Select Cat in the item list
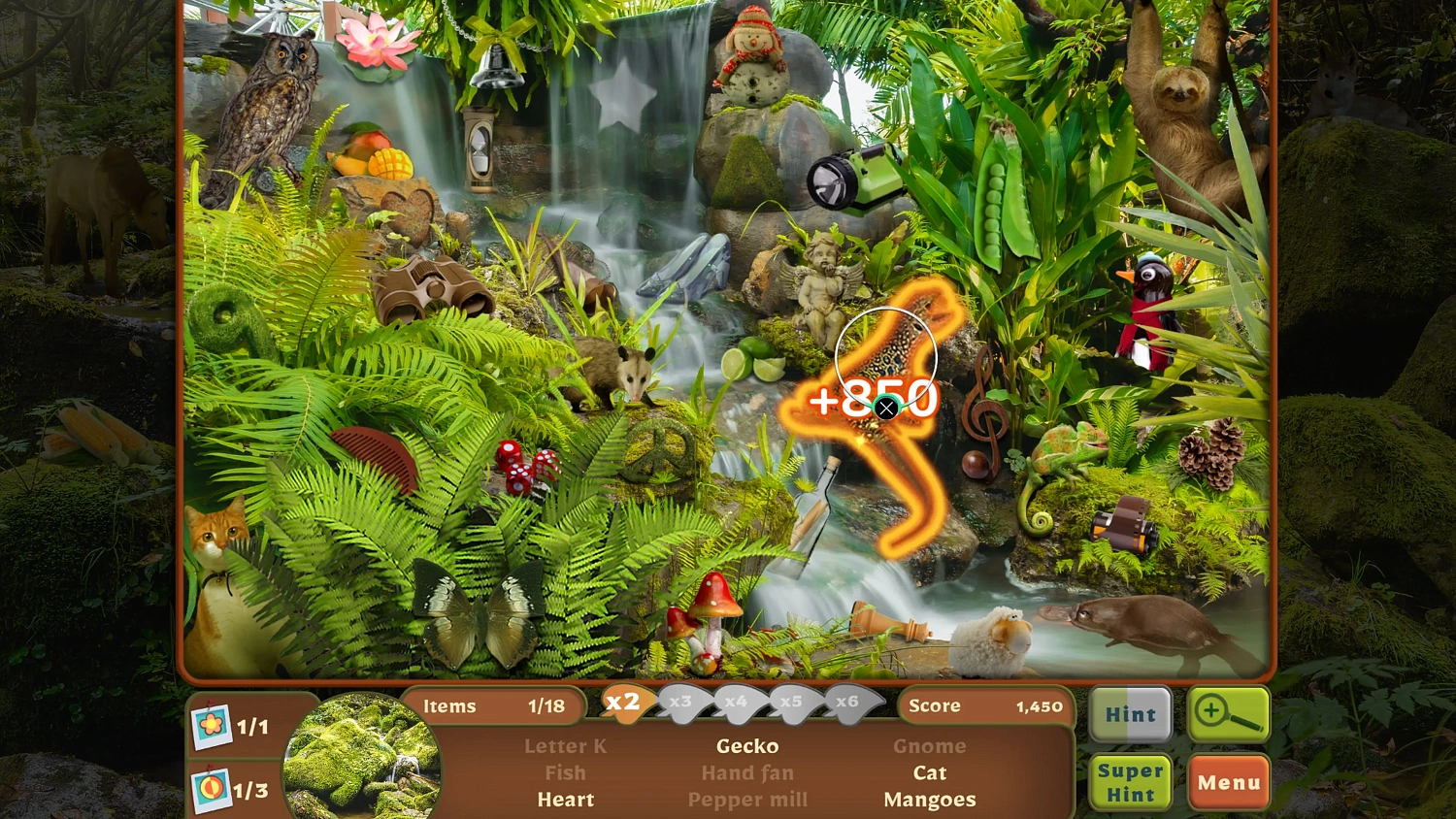 930,772
